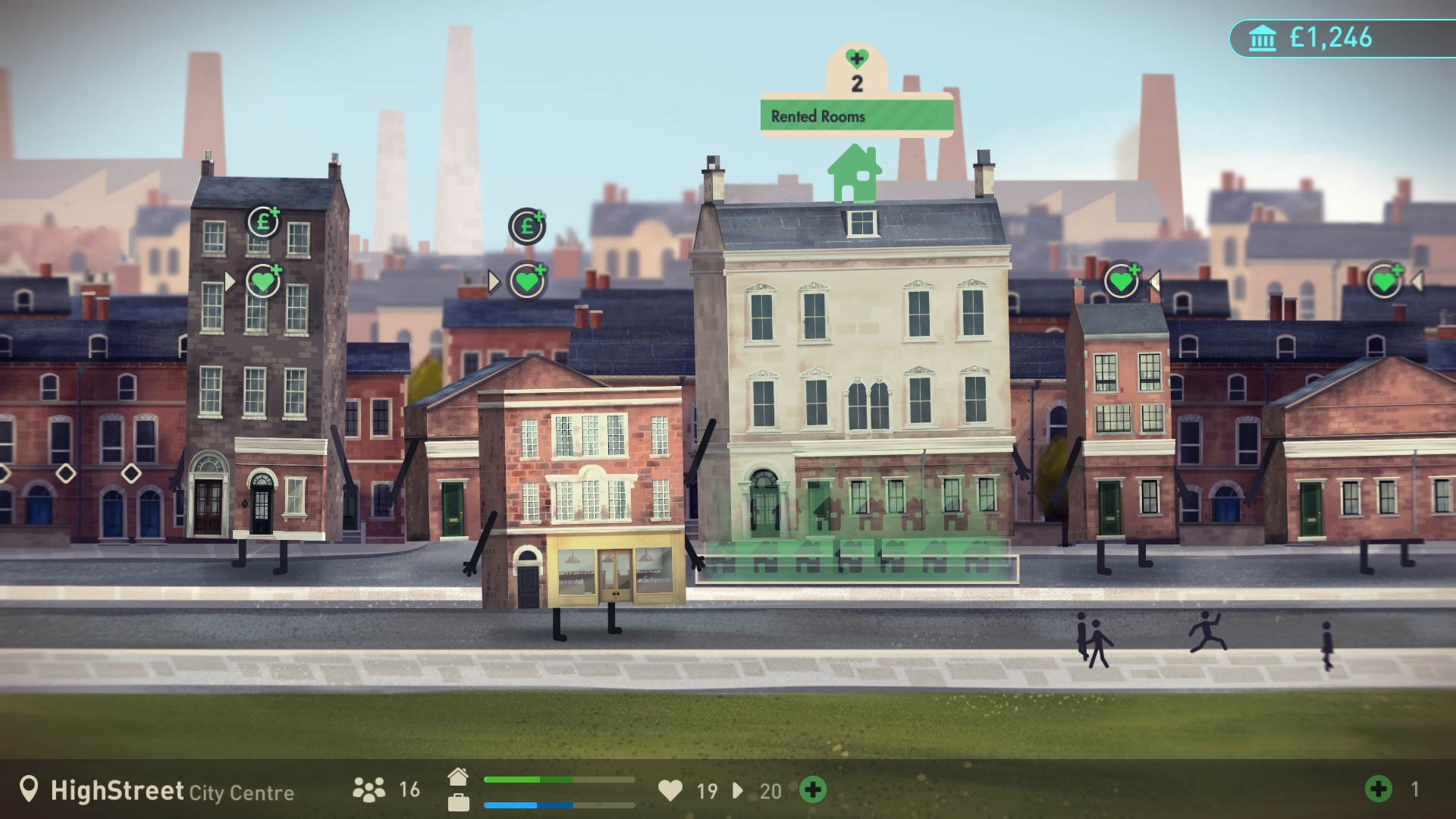Click the white arrow next to the yellow shop's heart icon

pos(495,281)
